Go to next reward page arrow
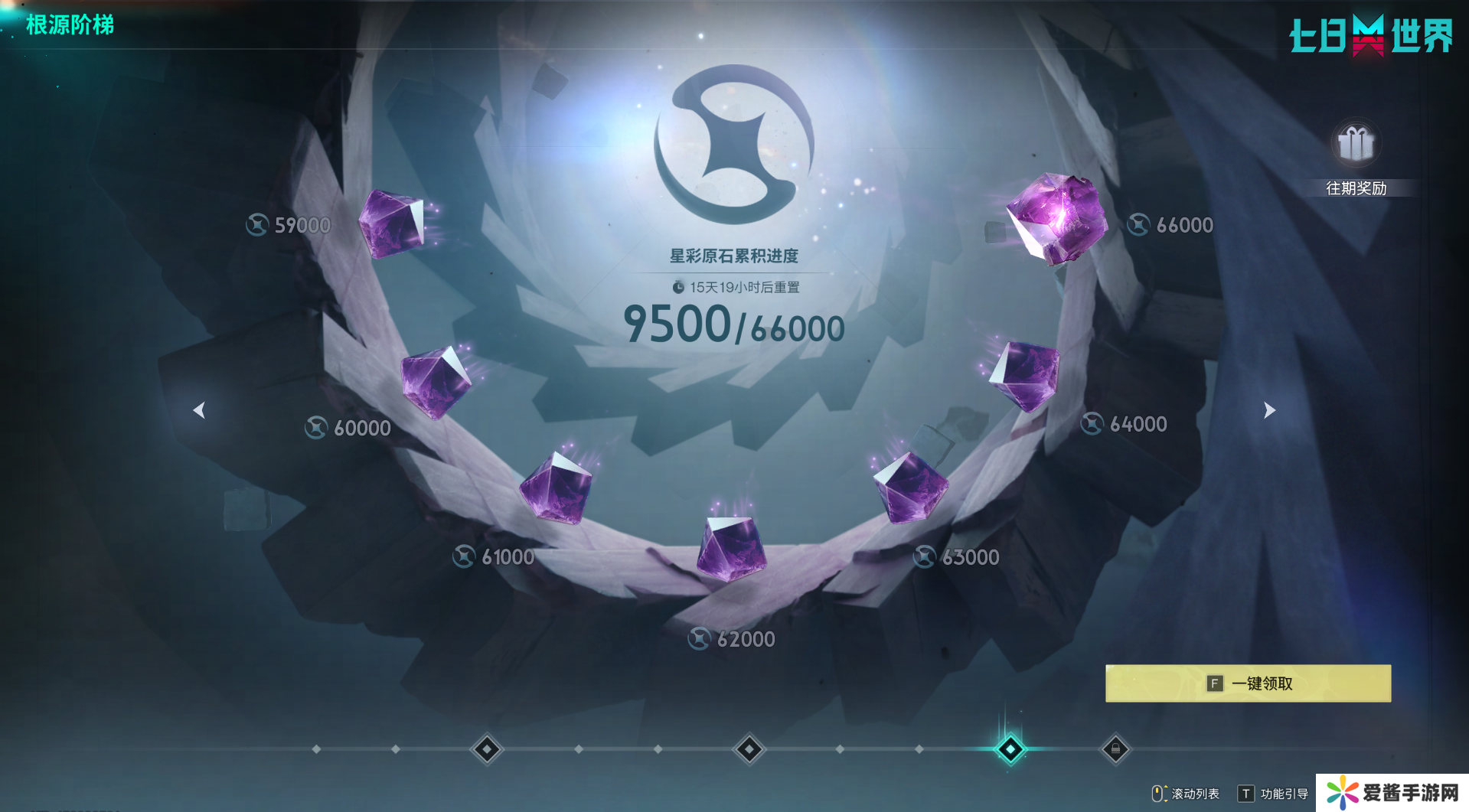Viewport: 1469px width, 812px height. (x=1269, y=410)
